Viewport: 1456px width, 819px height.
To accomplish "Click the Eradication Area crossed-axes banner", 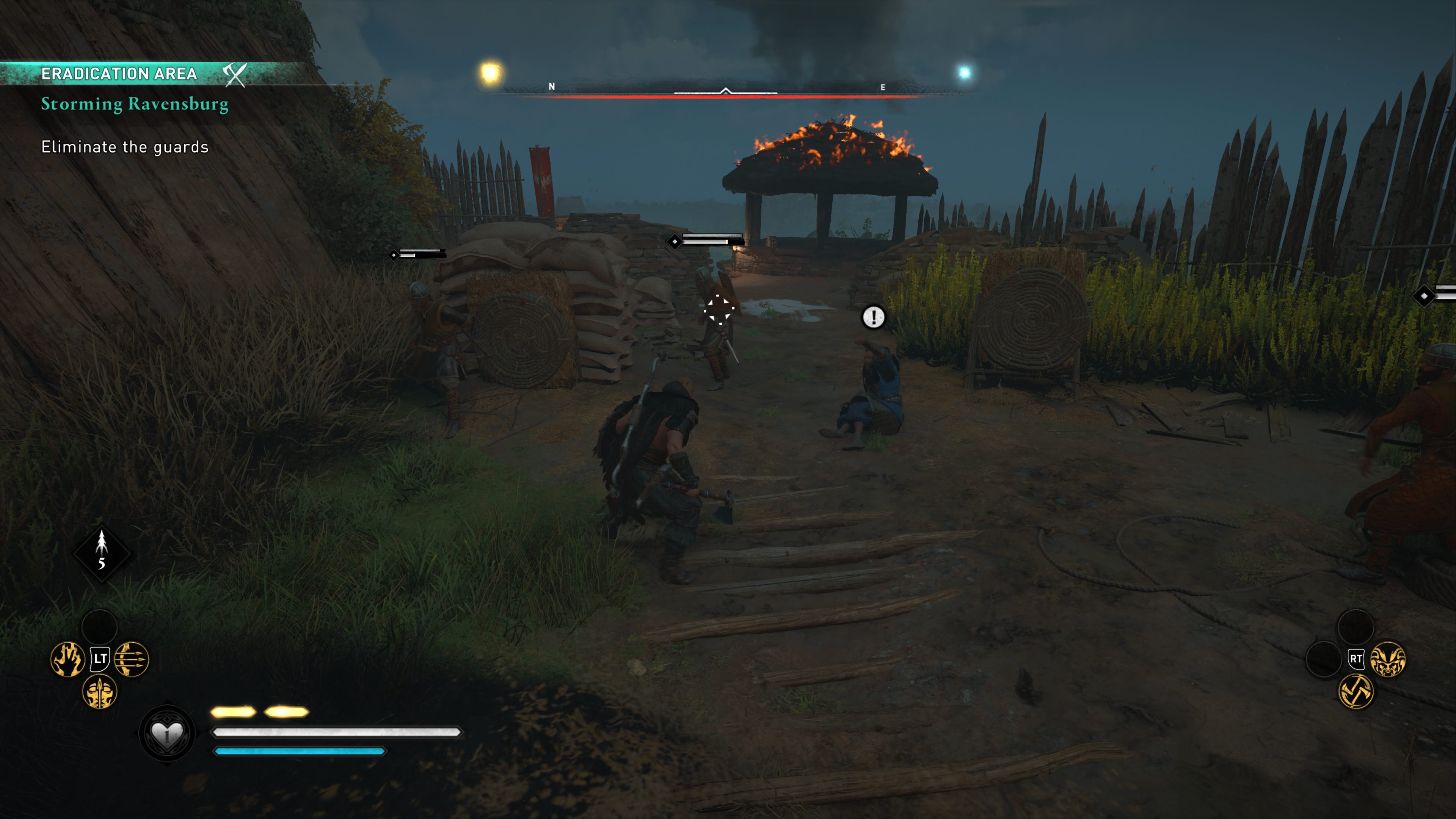I will click(234, 74).
